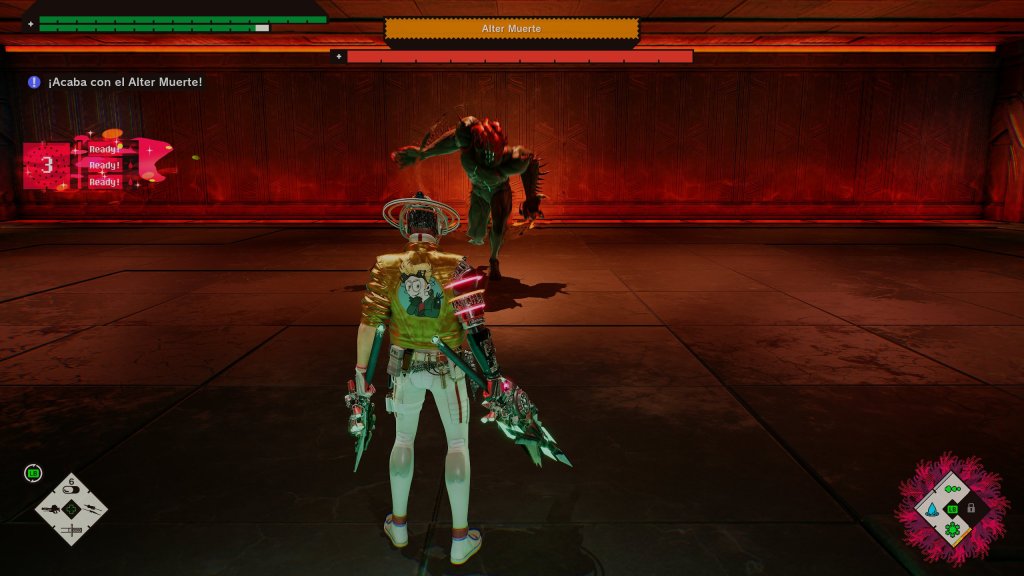The image size is (1024, 576).
Task: Select the level 3 skill gauge panel
Action: click(47, 165)
